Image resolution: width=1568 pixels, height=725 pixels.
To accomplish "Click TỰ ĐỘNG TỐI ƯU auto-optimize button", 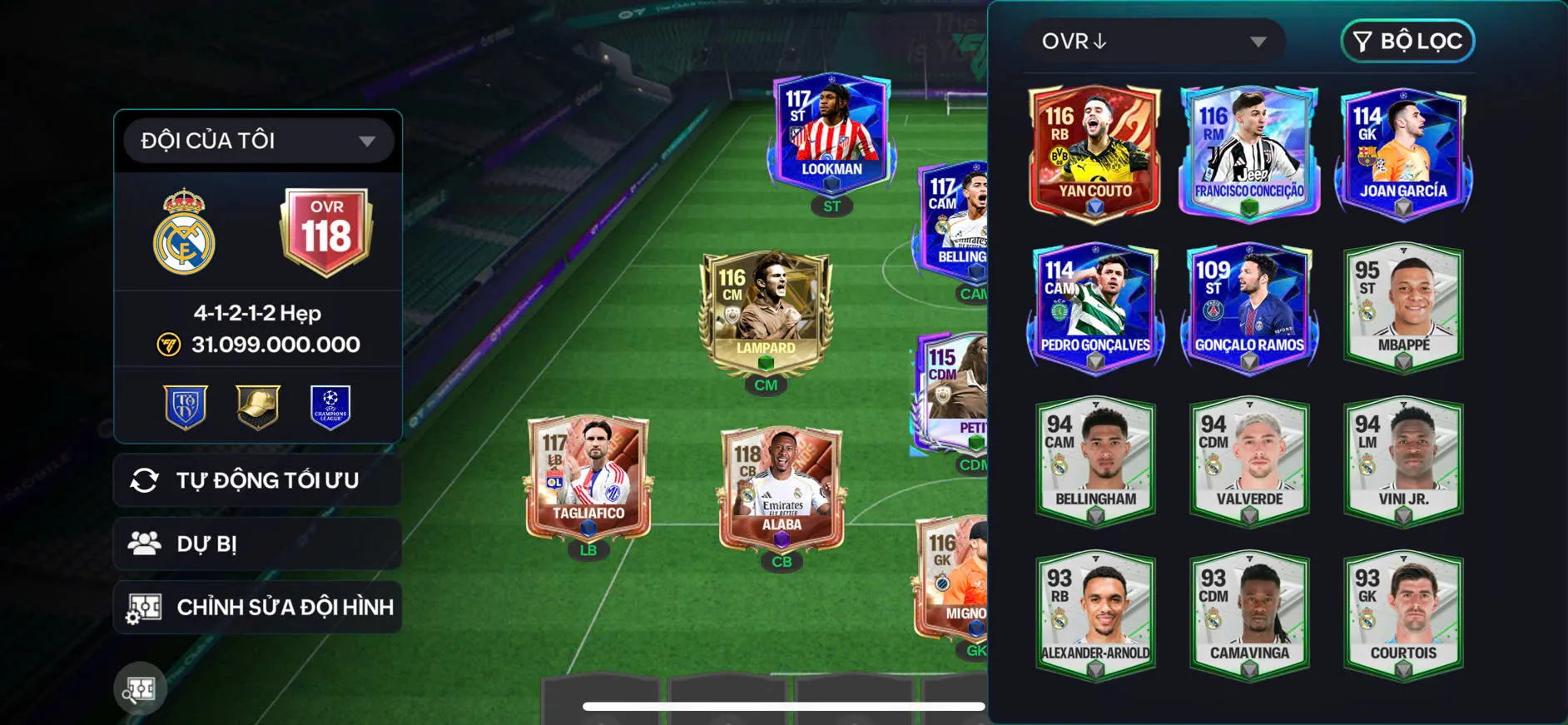I will click(x=258, y=480).
